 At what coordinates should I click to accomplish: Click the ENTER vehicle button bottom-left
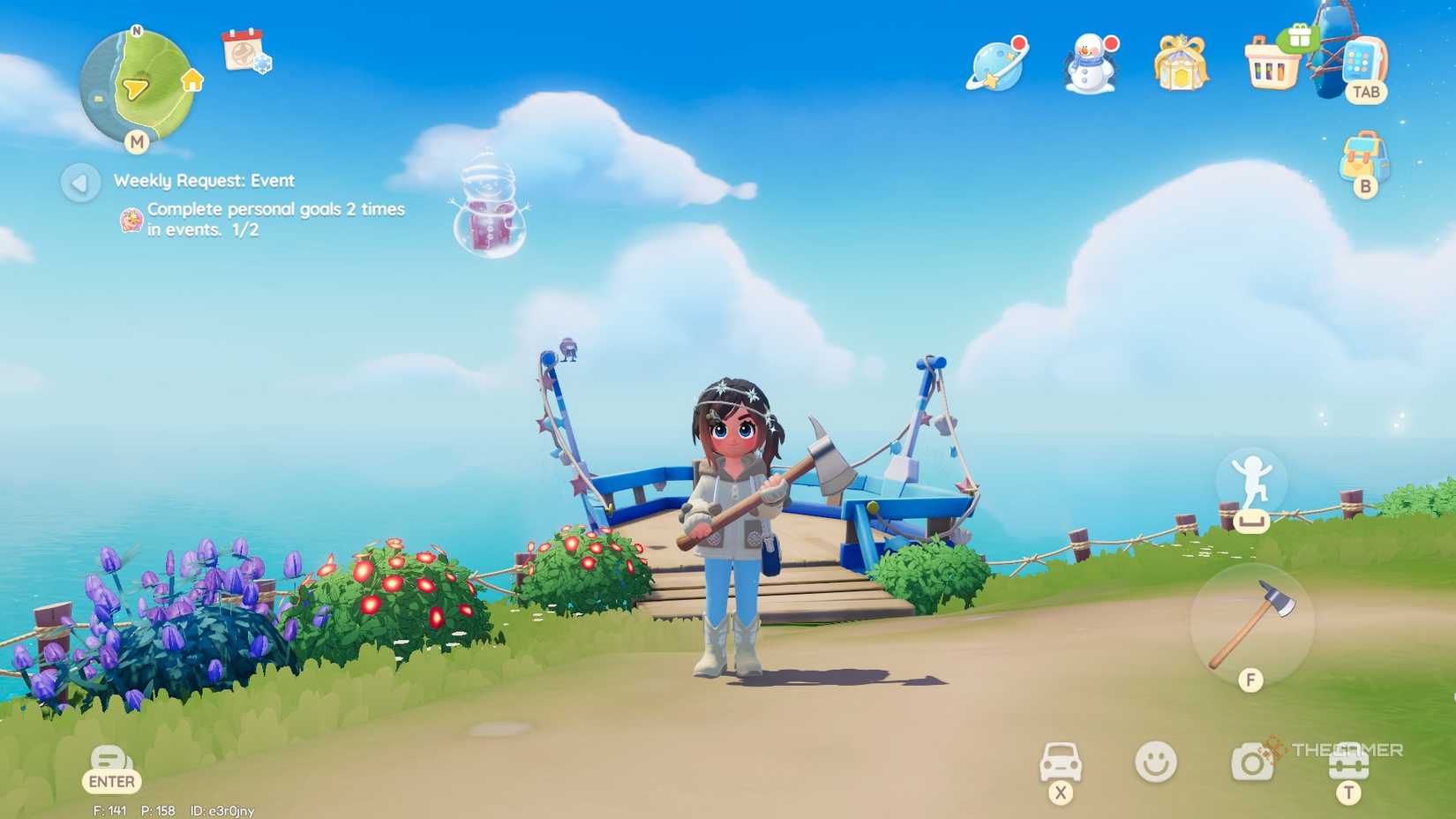point(111,768)
